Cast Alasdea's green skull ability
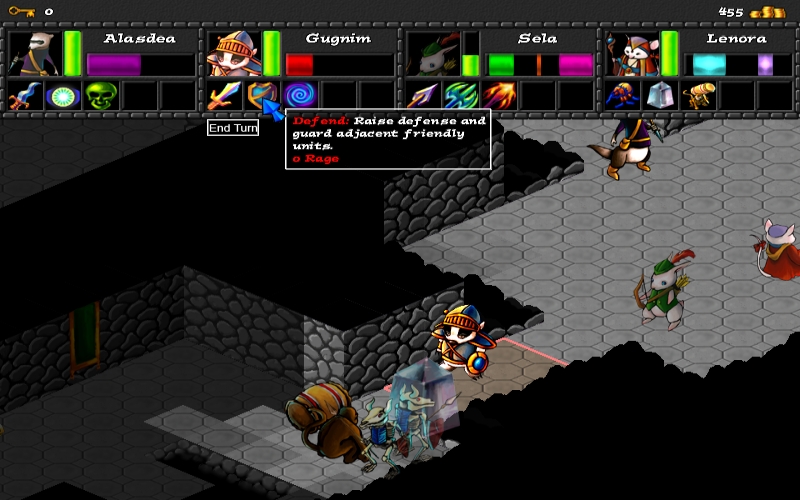800x500 pixels. point(100,96)
